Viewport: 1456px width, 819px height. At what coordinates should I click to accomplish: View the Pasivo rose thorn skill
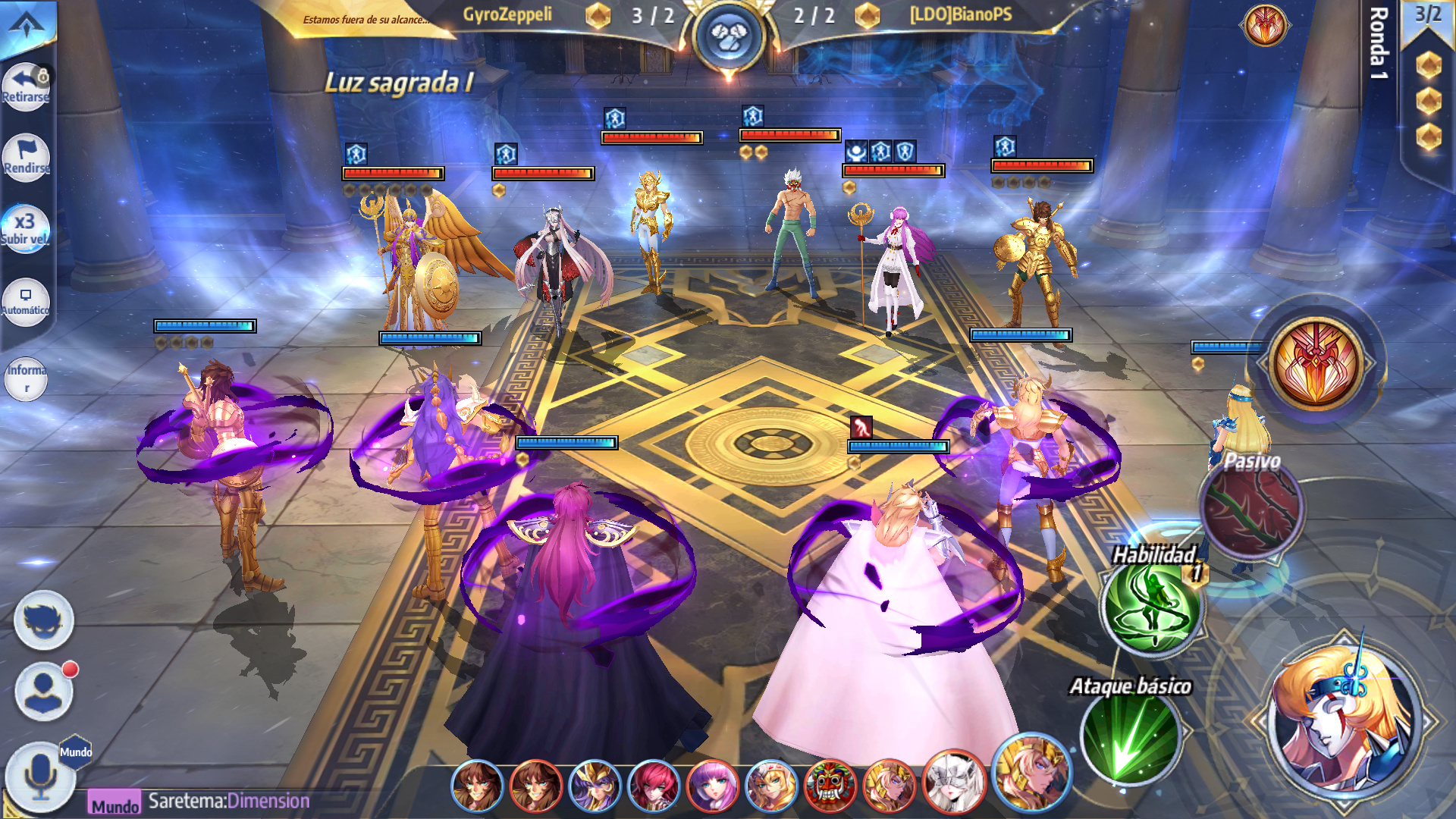coord(1250,508)
